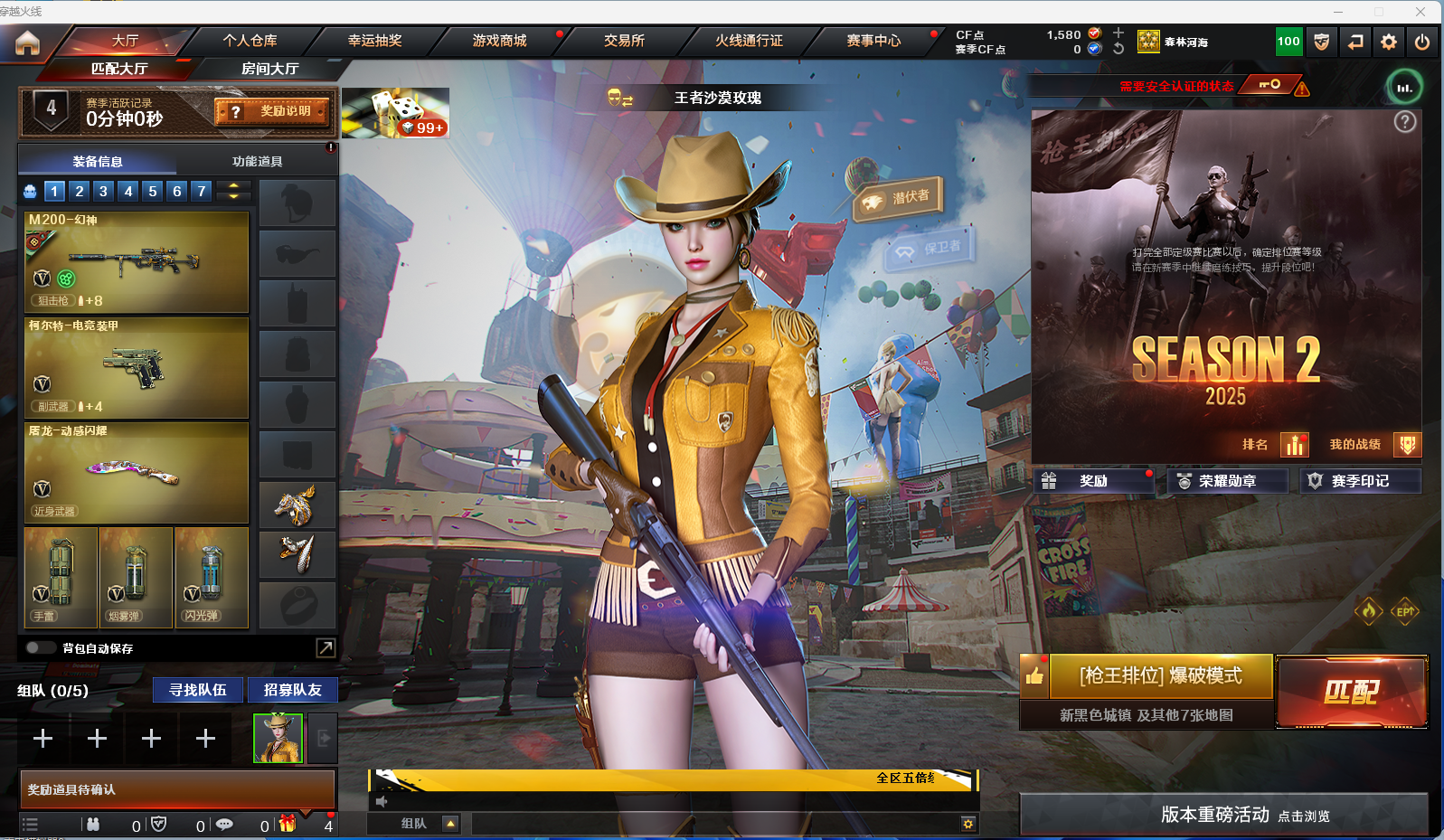
Task: Click 招募队友 to recruit teammates
Action: pos(292,690)
